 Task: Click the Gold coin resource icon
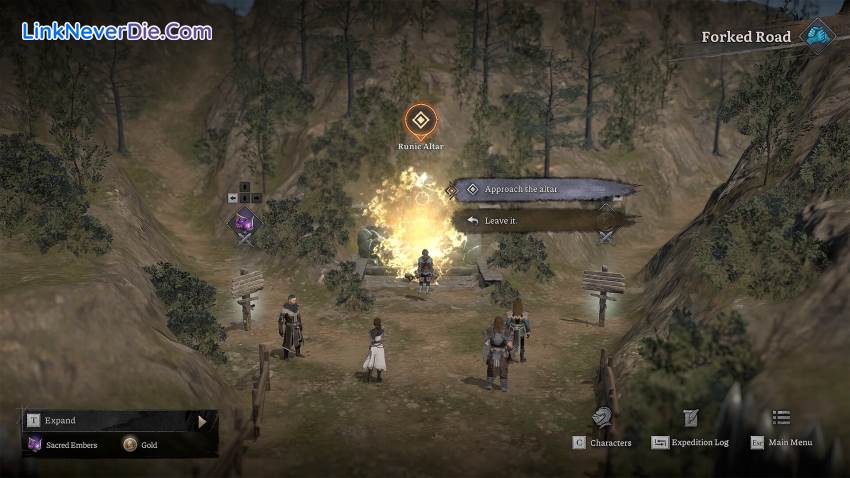(x=131, y=444)
